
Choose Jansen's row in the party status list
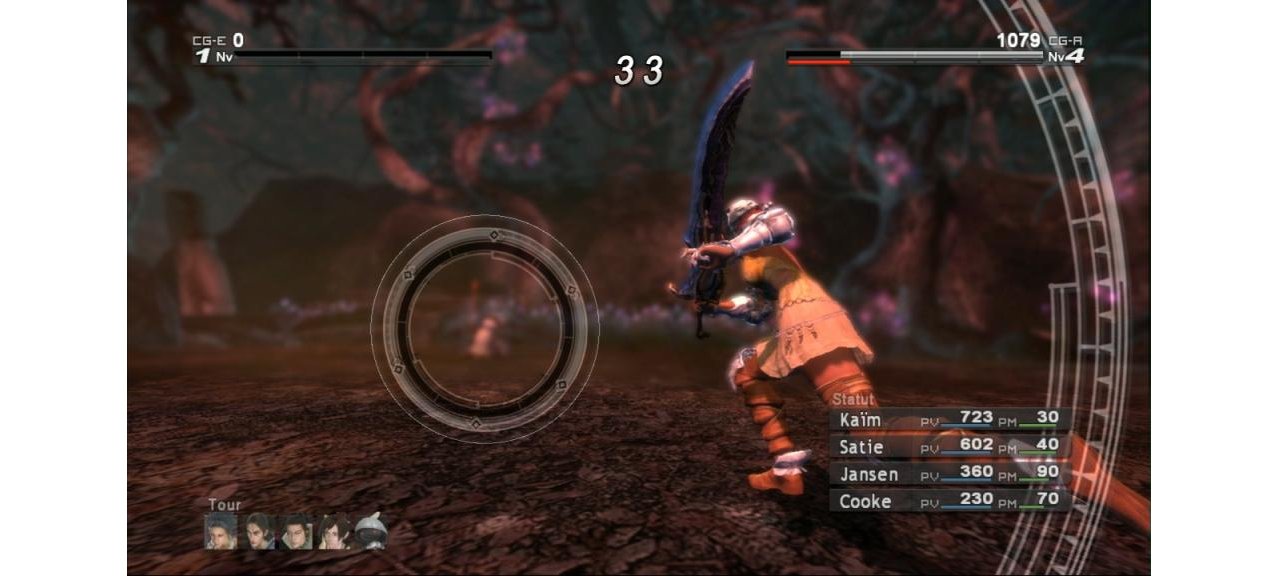(950, 473)
